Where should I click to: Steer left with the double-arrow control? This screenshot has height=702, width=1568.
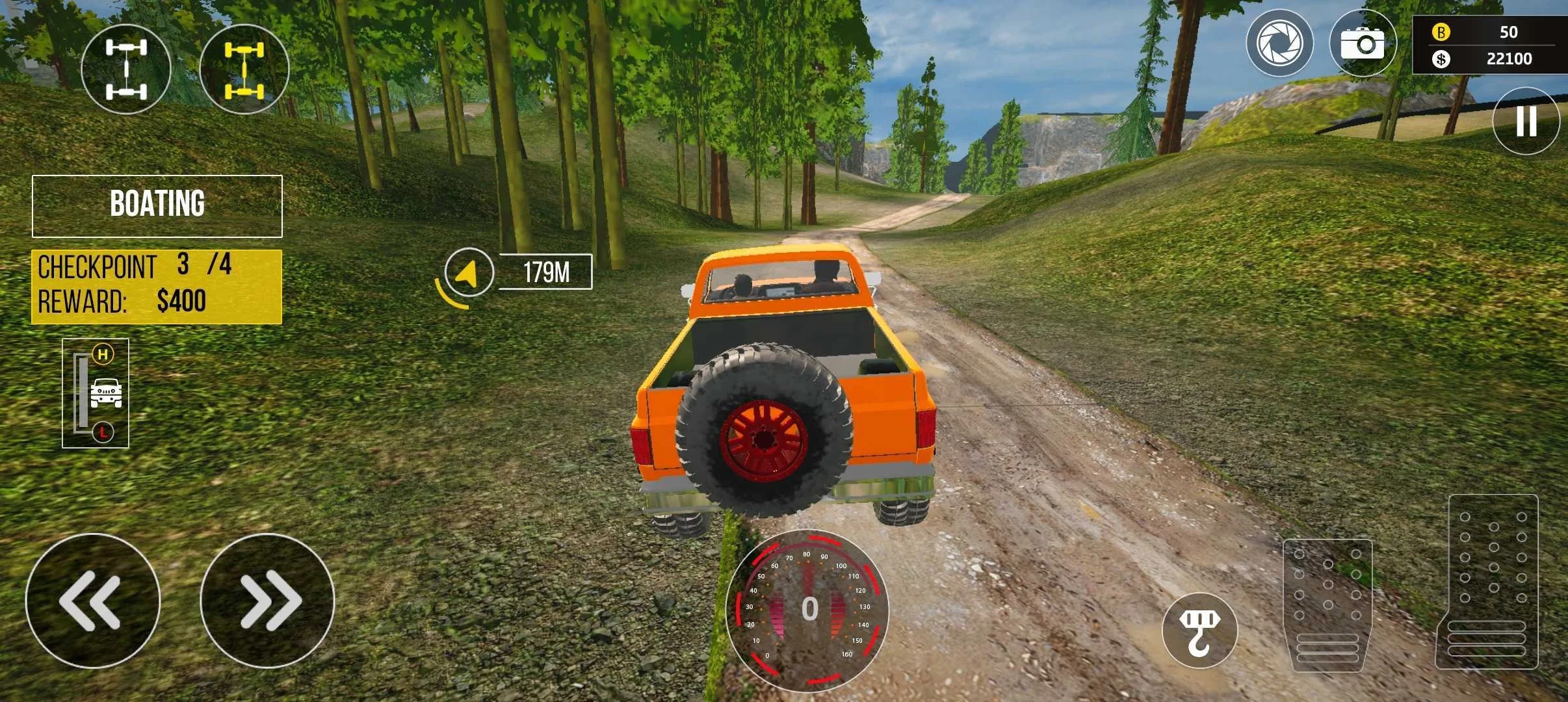[95, 599]
